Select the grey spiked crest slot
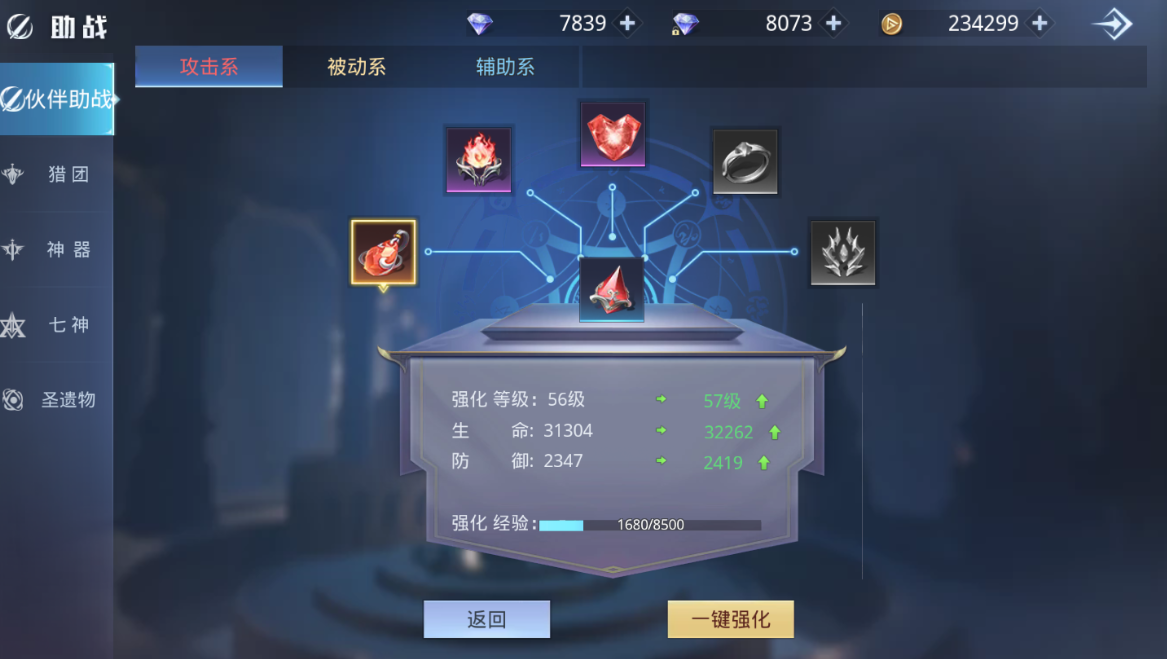The height and width of the screenshot is (659, 1167). [843, 253]
